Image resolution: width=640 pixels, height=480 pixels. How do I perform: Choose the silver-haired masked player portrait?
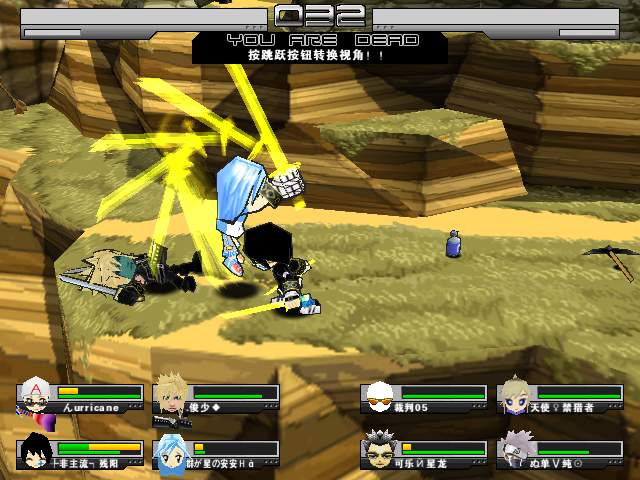pos(515,451)
